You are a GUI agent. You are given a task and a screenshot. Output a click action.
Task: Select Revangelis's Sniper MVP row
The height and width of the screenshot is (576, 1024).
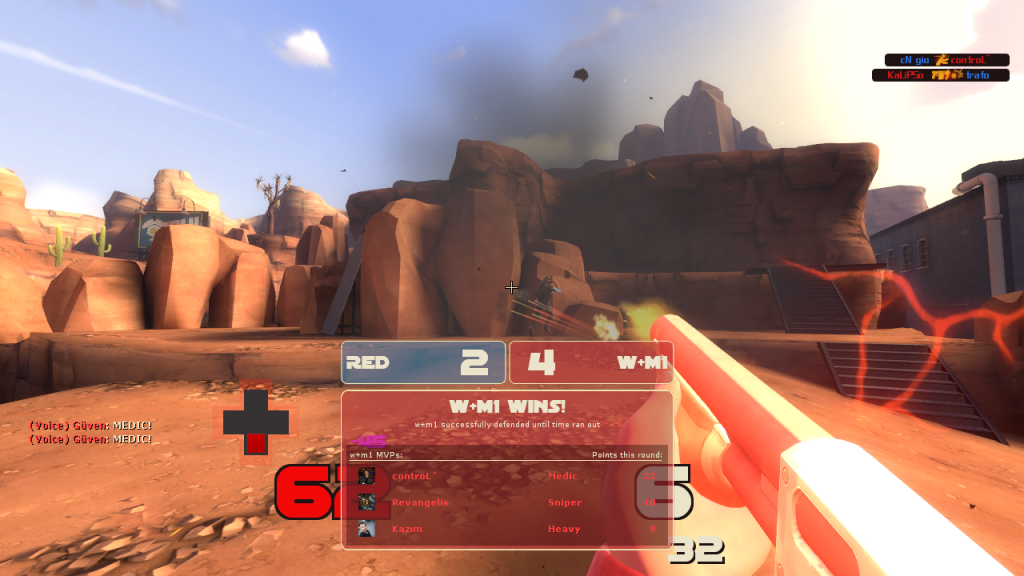(507, 502)
